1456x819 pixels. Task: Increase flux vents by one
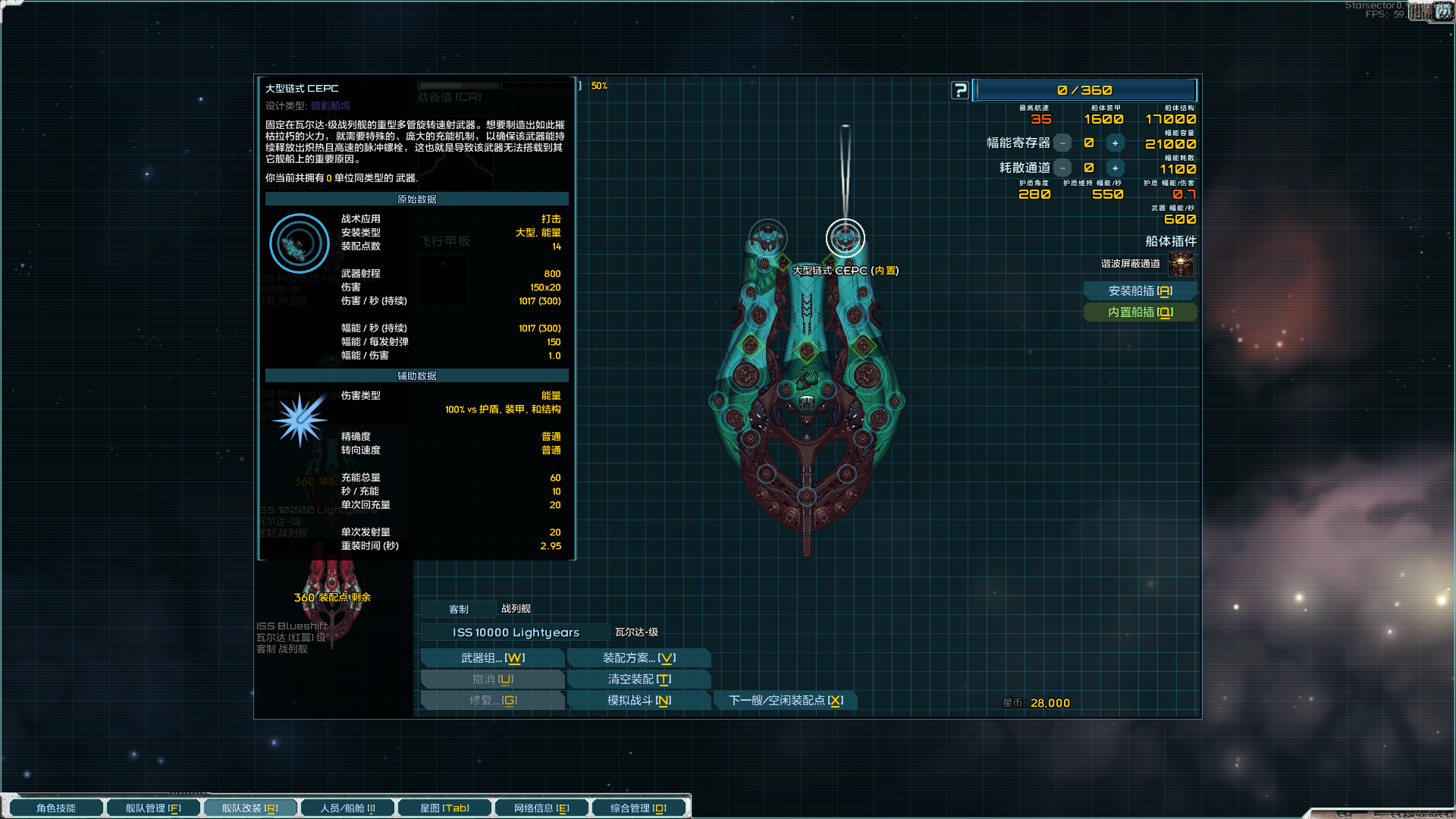pos(1115,168)
